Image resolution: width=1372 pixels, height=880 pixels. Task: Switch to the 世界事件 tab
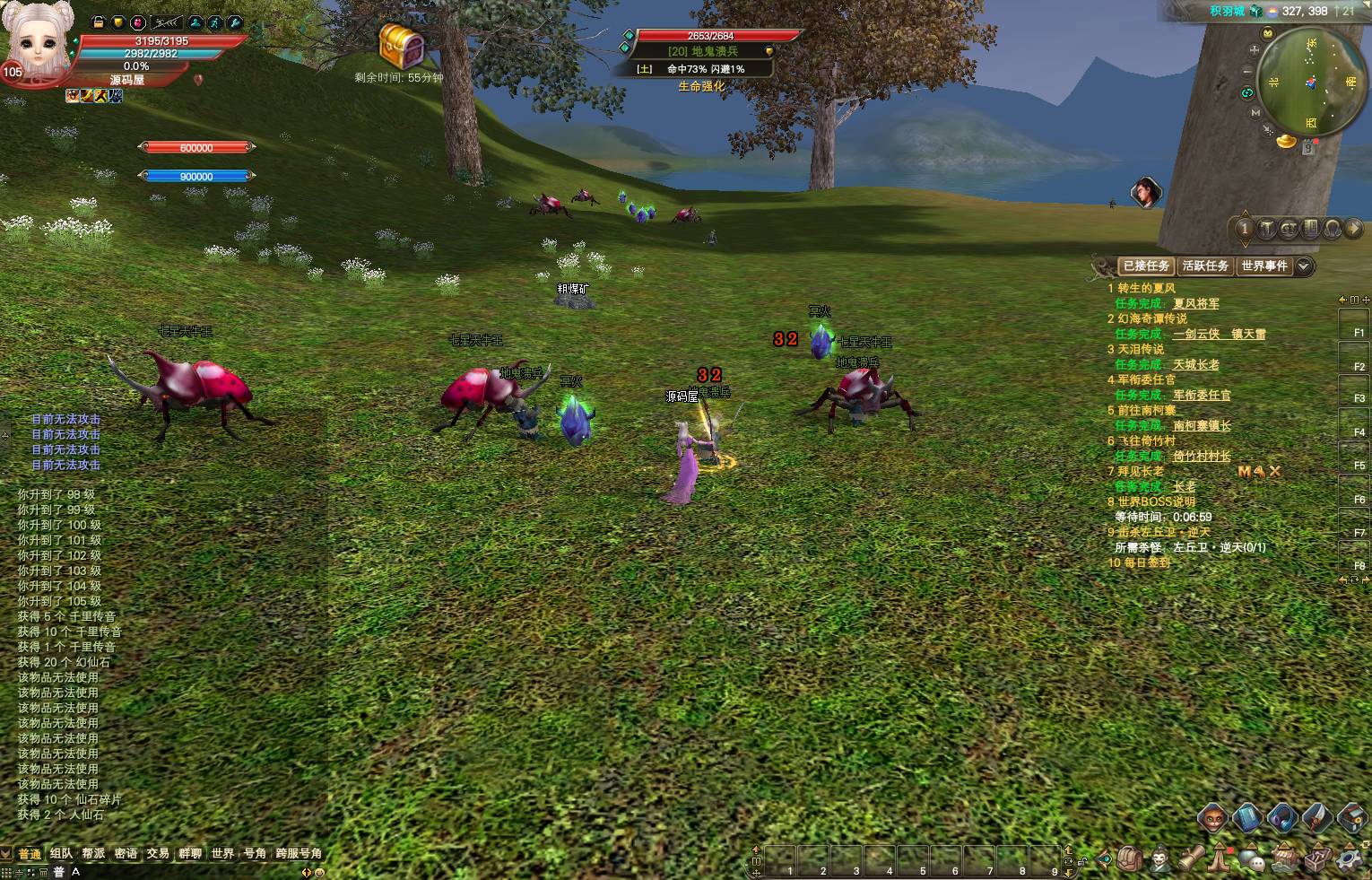(1263, 266)
